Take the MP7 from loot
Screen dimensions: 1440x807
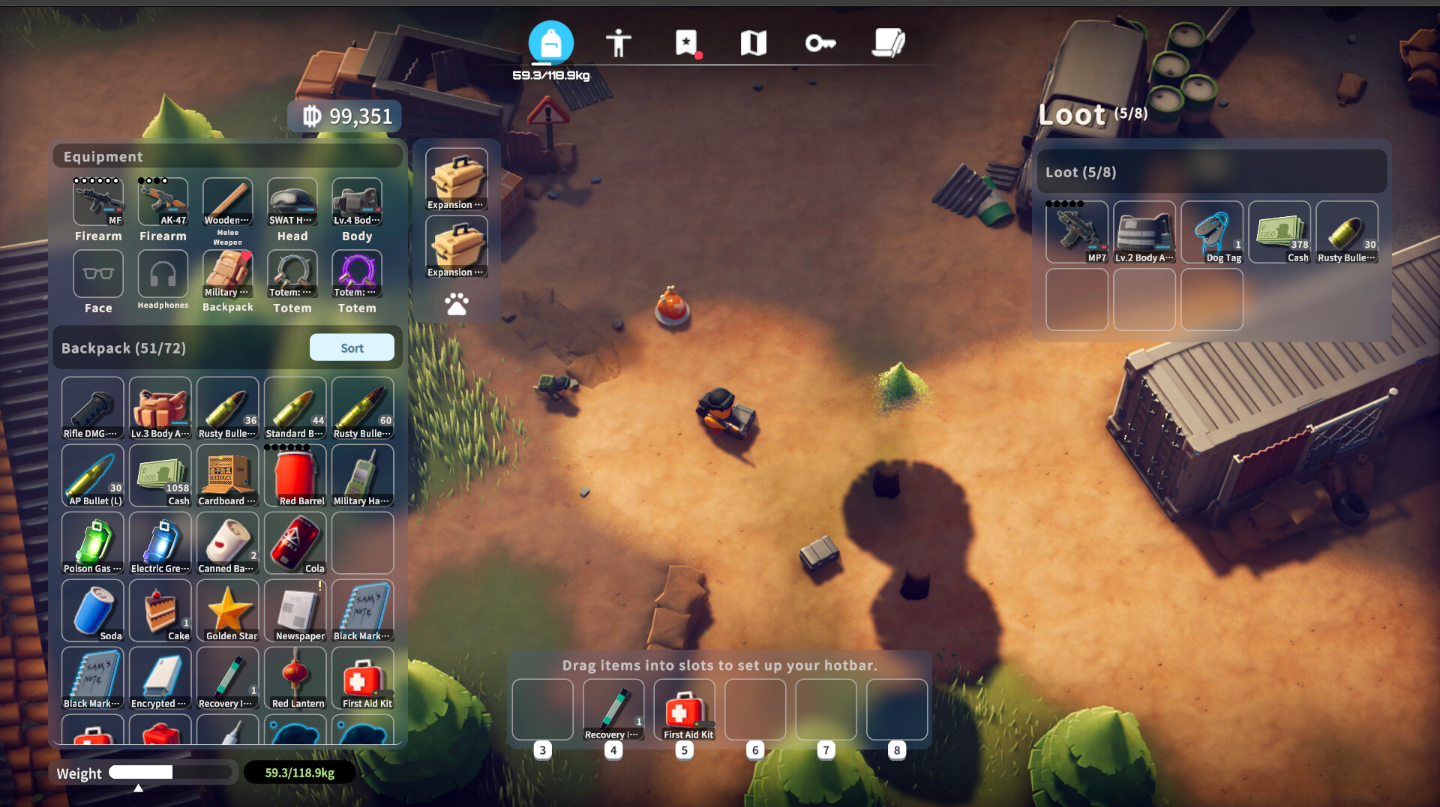[1077, 232]
